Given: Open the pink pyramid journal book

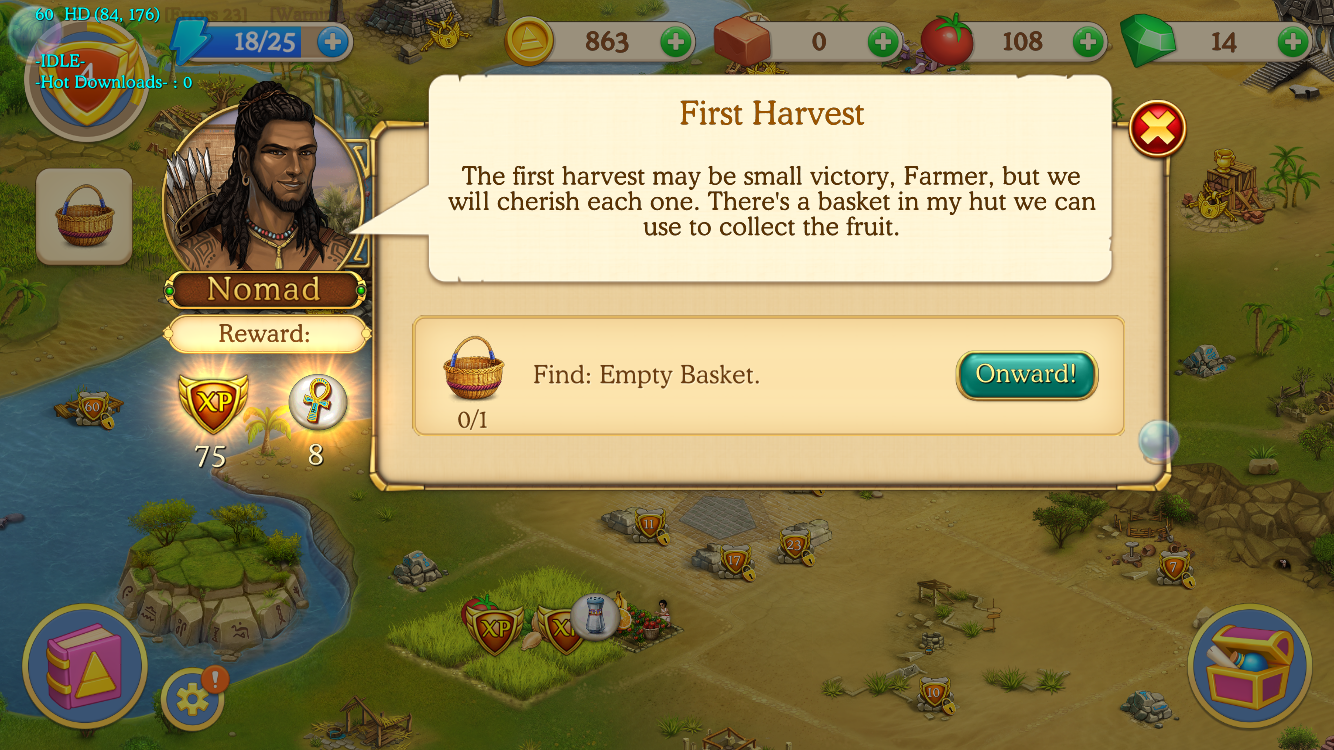Looking at the screenshot, I should (x=84, y=665).
